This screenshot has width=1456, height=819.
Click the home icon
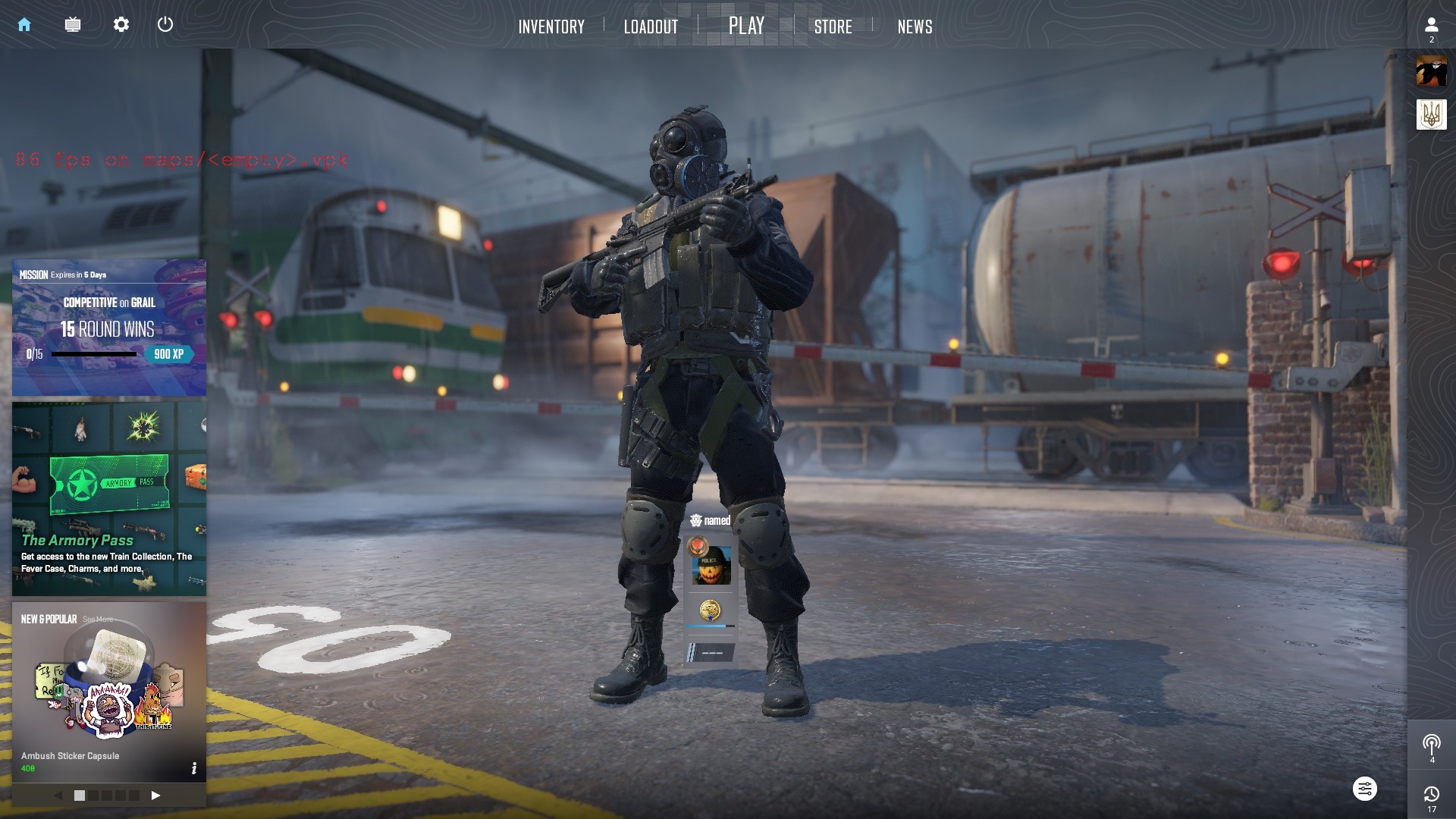tap(24, 24)
